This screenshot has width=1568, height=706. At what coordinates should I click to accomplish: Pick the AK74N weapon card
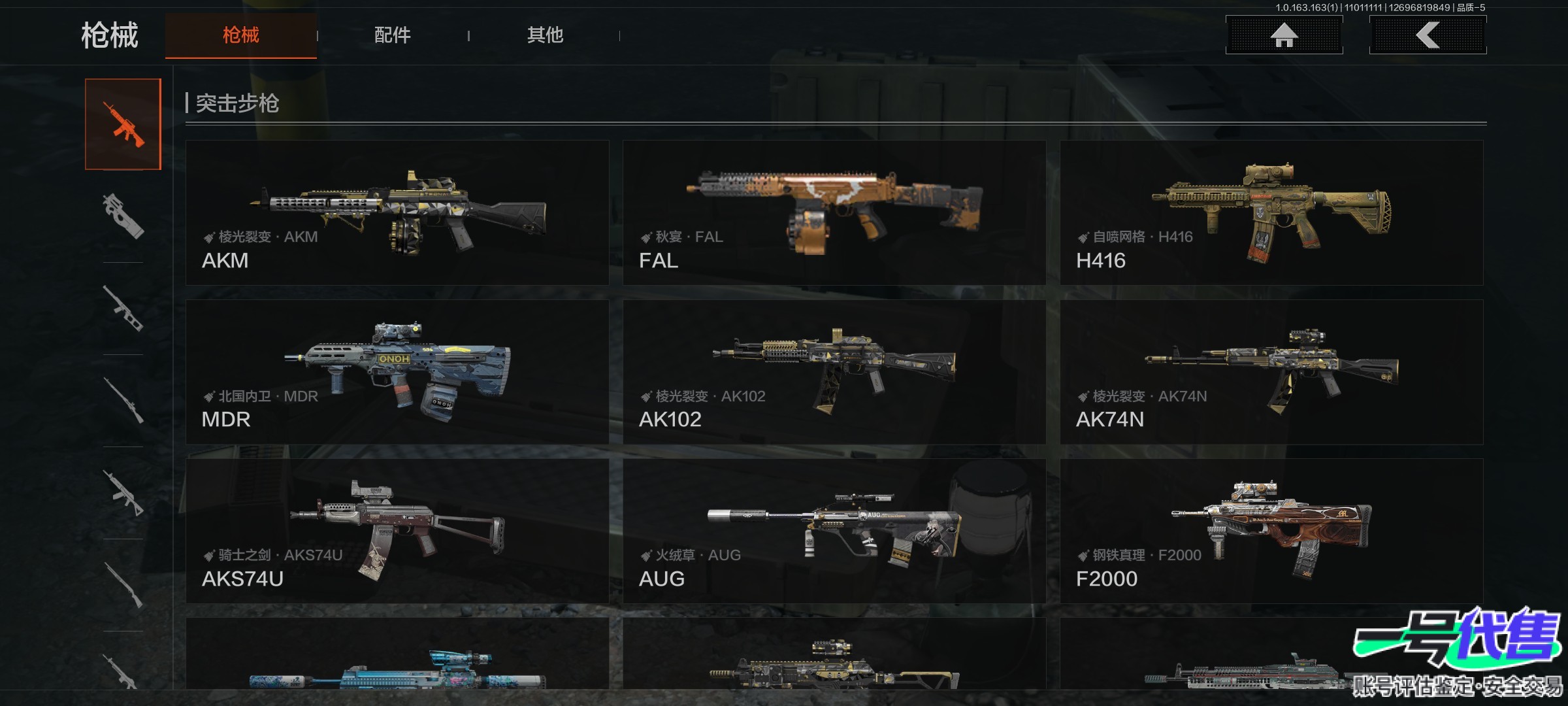click(1271, 372)
